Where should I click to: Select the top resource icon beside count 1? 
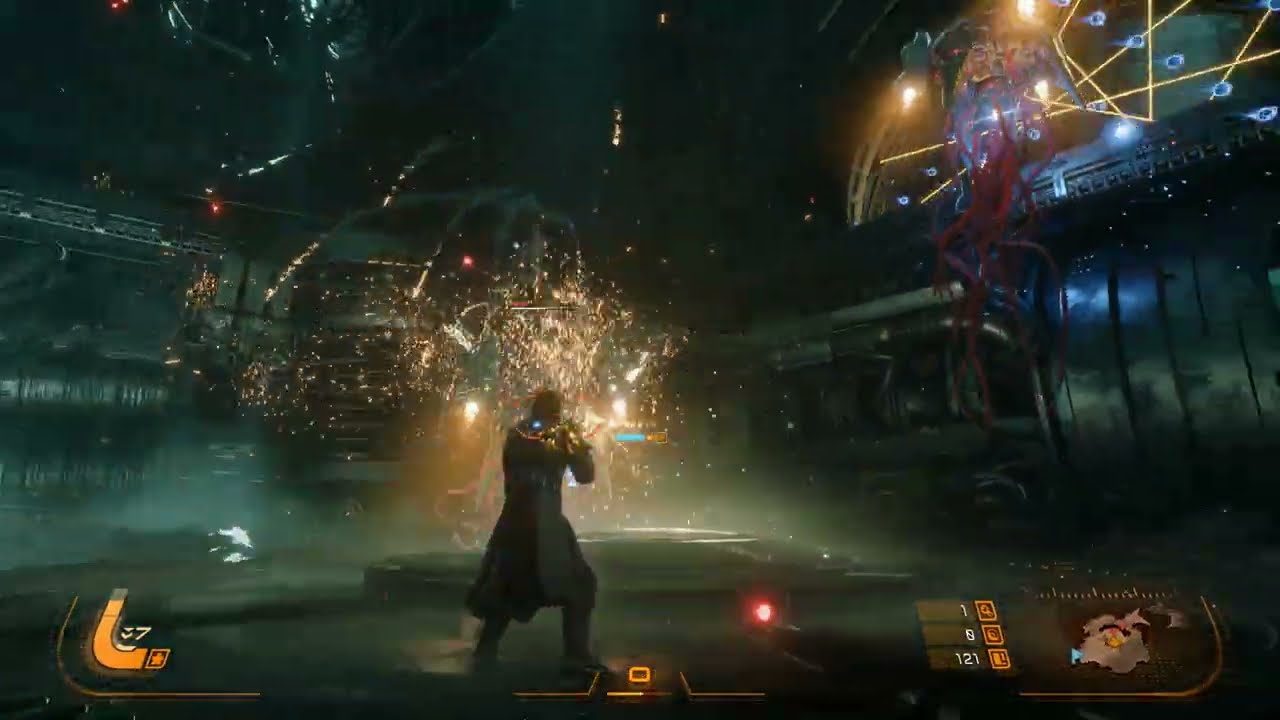[x=984, y=610]
